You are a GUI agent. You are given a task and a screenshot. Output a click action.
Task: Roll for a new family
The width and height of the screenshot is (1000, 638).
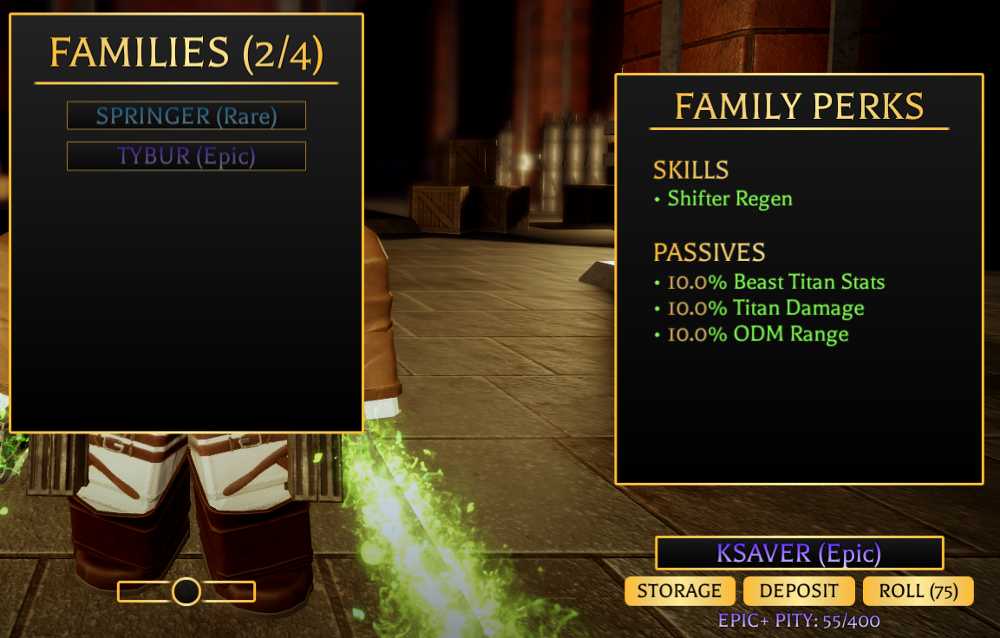coord(918,591)
